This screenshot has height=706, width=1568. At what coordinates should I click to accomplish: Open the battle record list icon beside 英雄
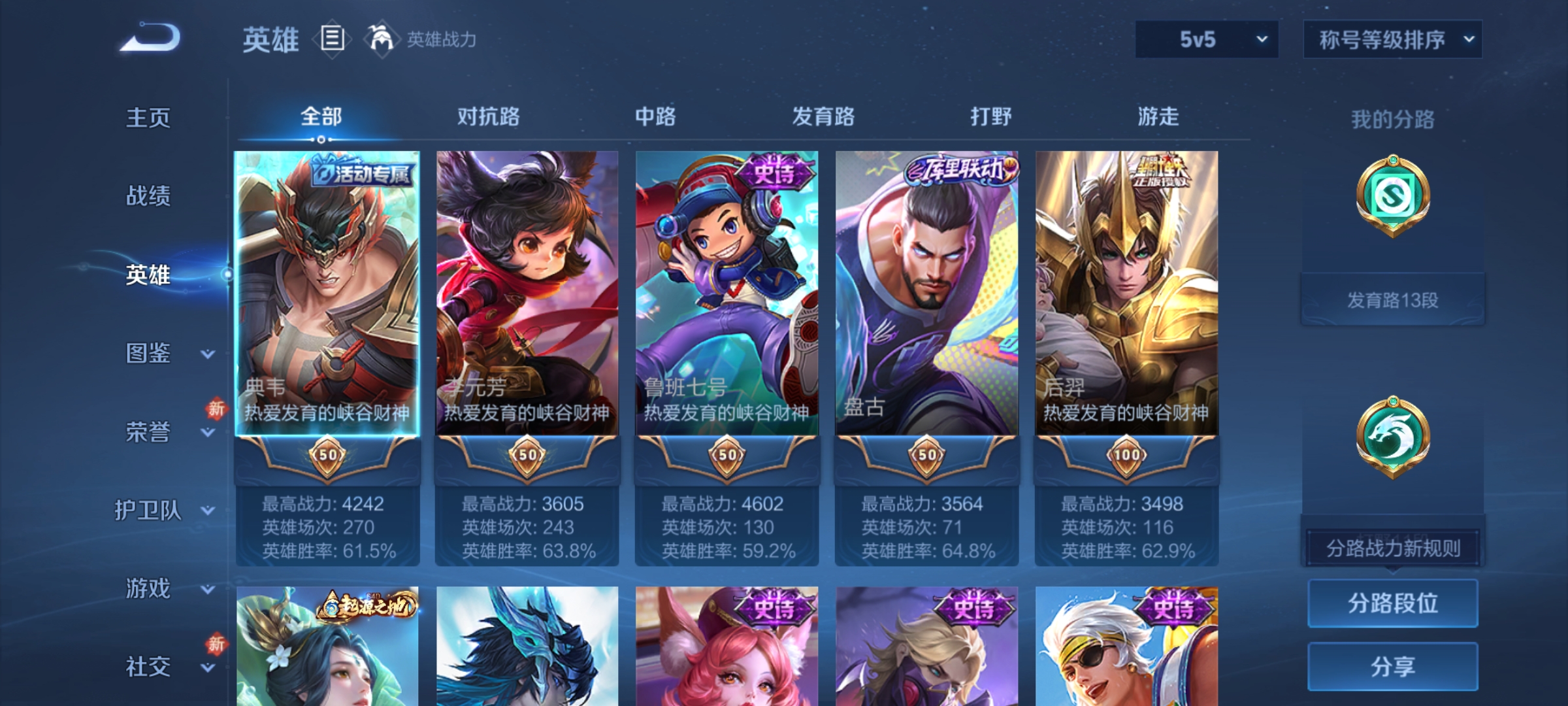click(x=331, y=39)
